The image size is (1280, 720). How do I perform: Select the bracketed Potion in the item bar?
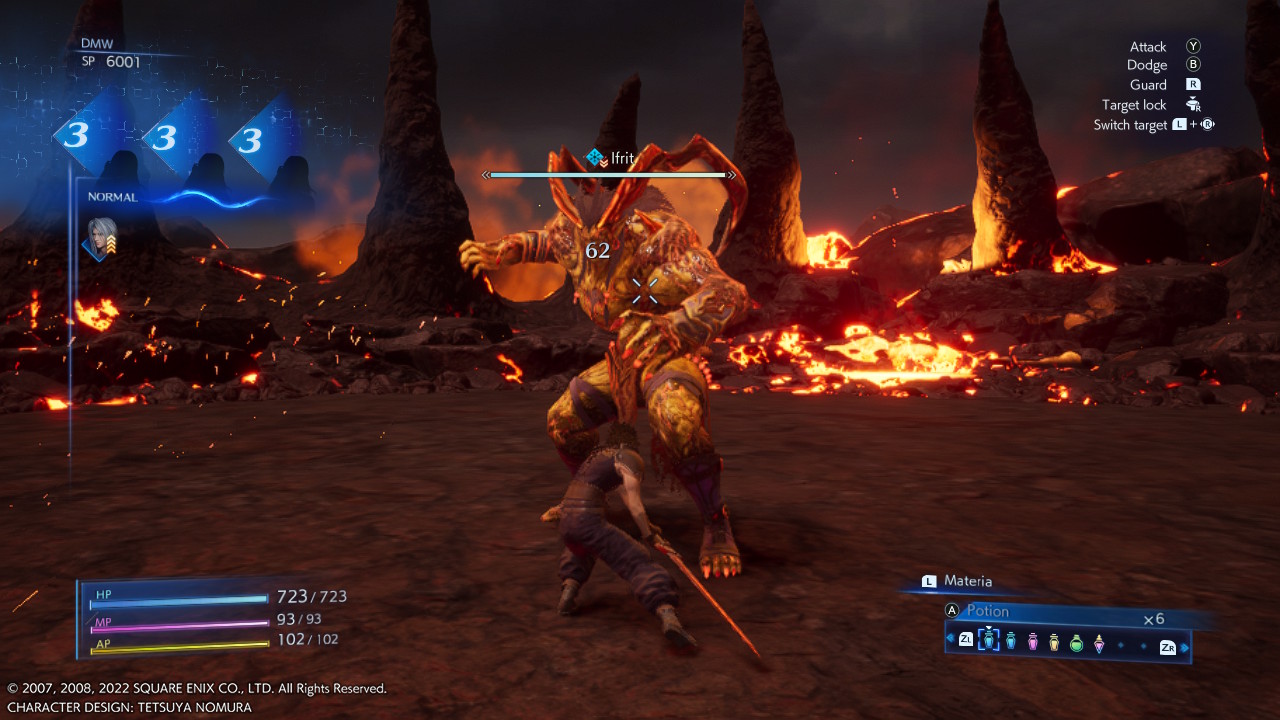989,640
